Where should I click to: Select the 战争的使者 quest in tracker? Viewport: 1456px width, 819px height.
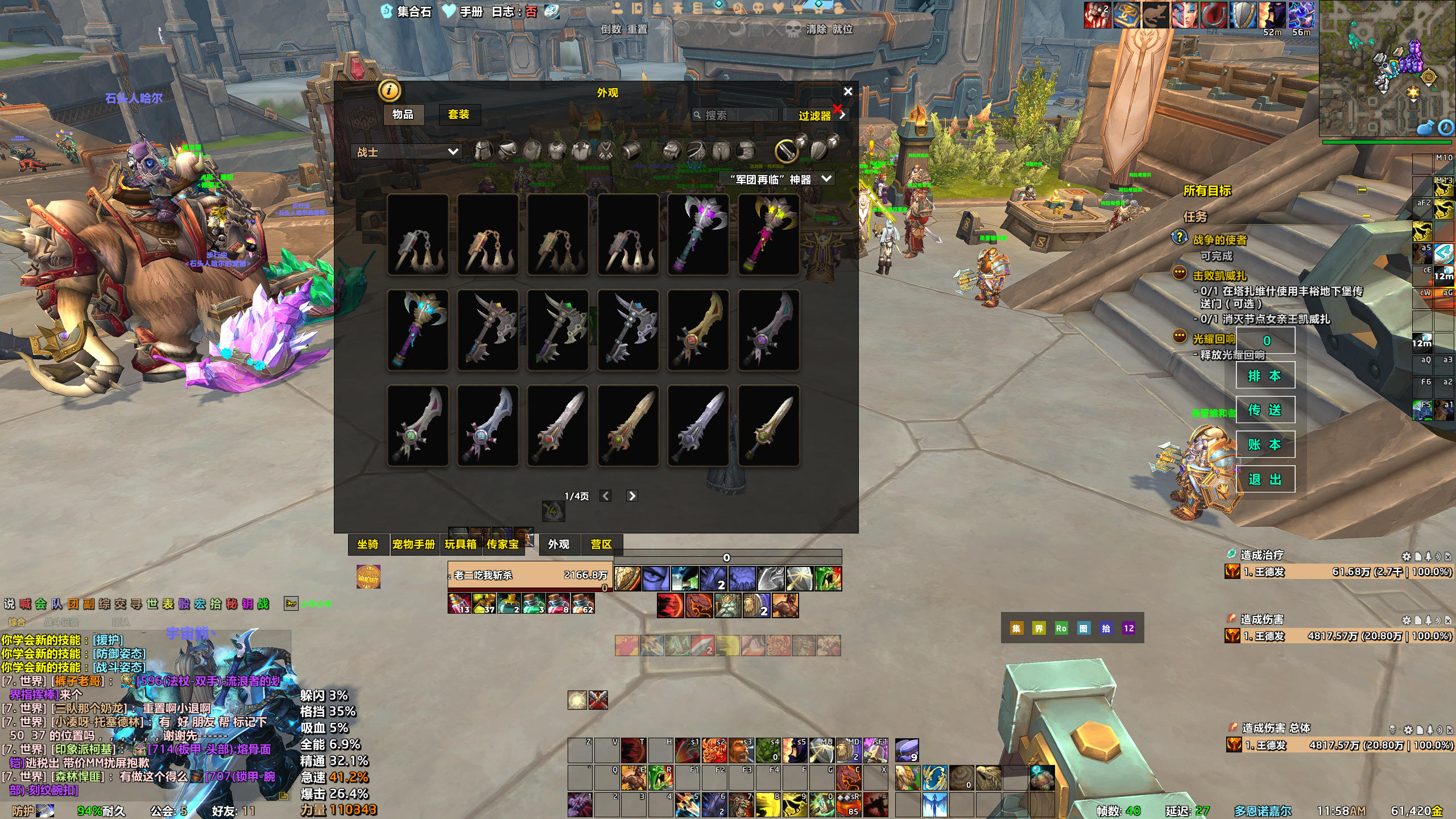[1219, 240]
